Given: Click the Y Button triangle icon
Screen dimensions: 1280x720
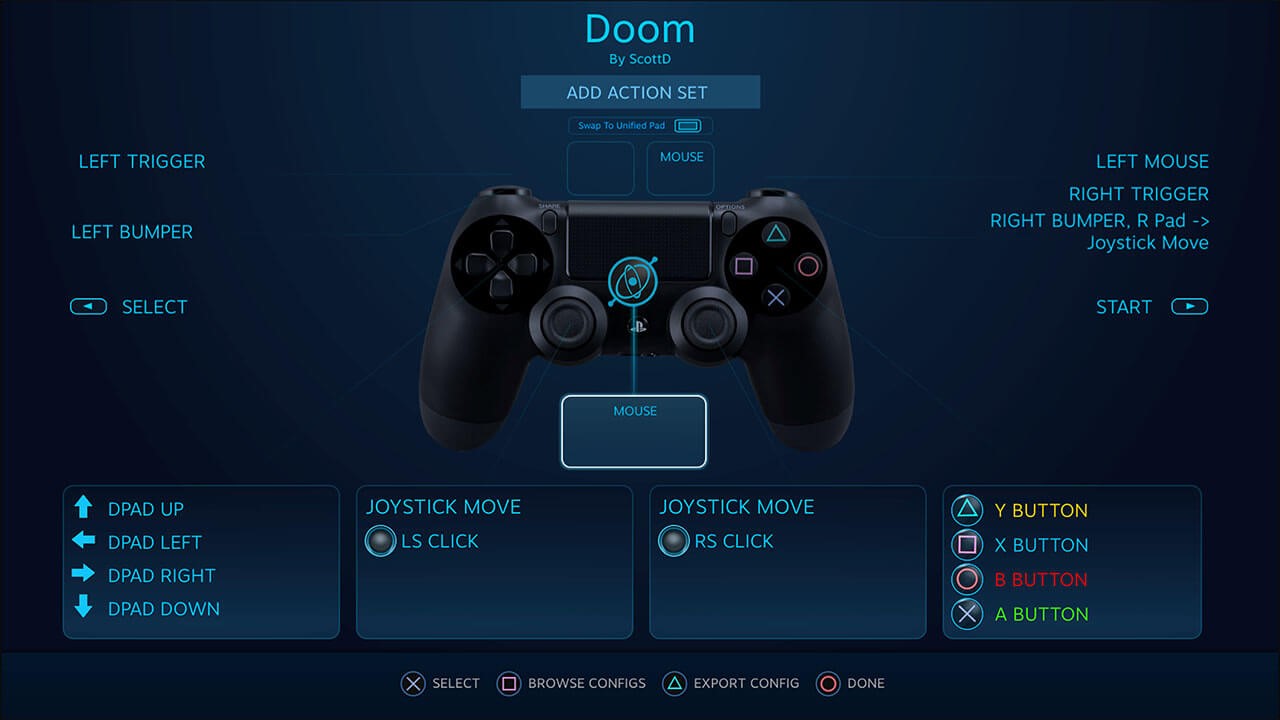Looking at the screenshot, I should [x=967, y=510].
